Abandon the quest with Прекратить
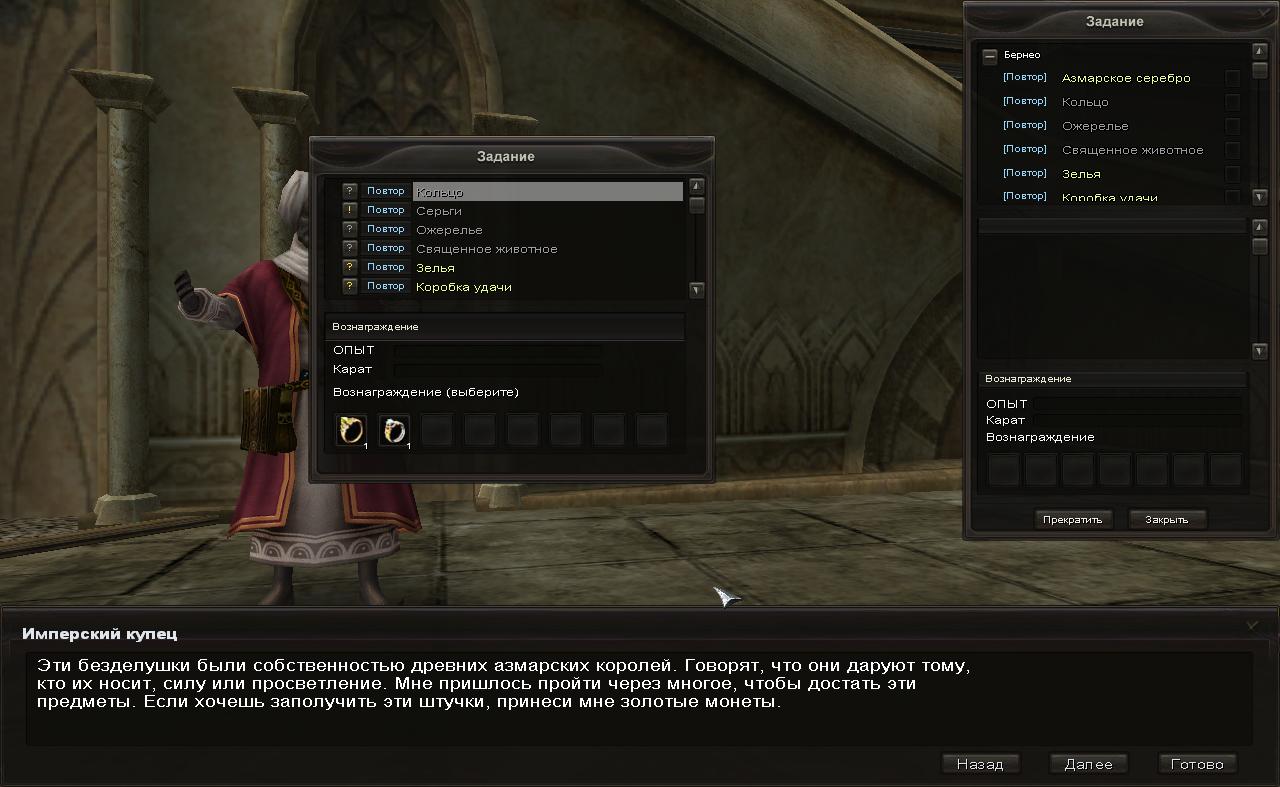Screen dimensions: 1280x787 tap(1072, 519)
